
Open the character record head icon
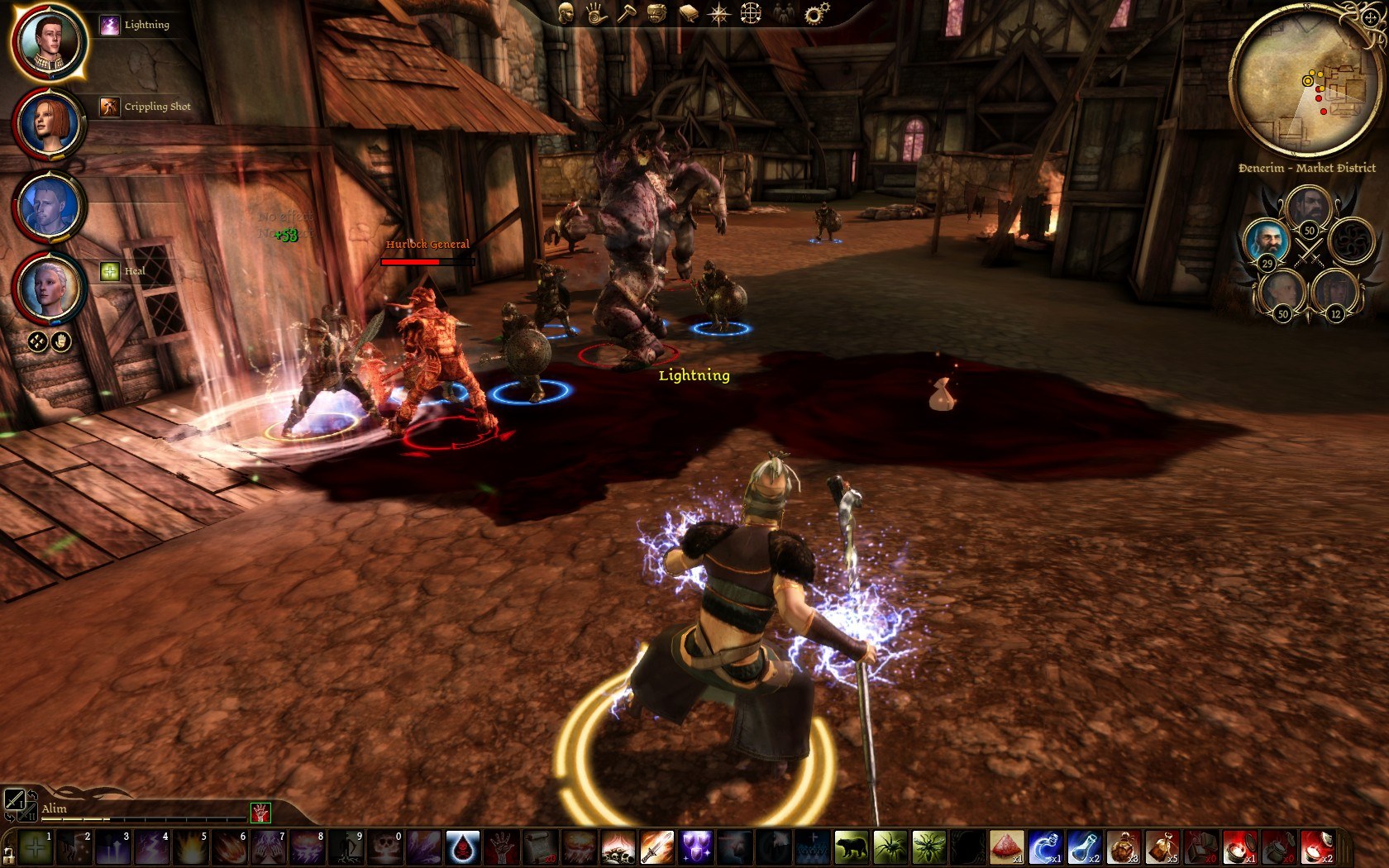click(566, 13)
